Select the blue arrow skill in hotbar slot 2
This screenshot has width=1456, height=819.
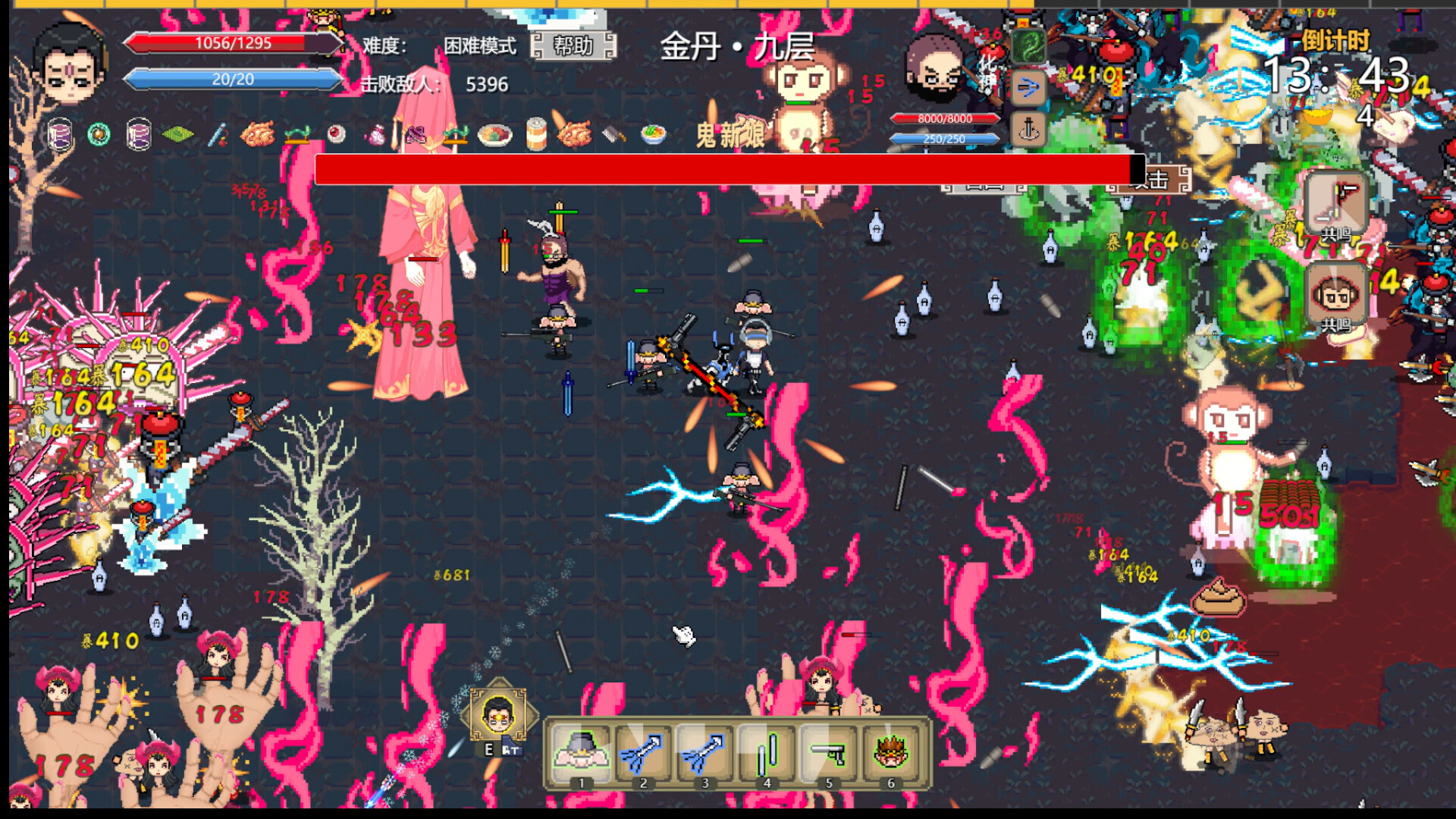[x=643, y=755]
